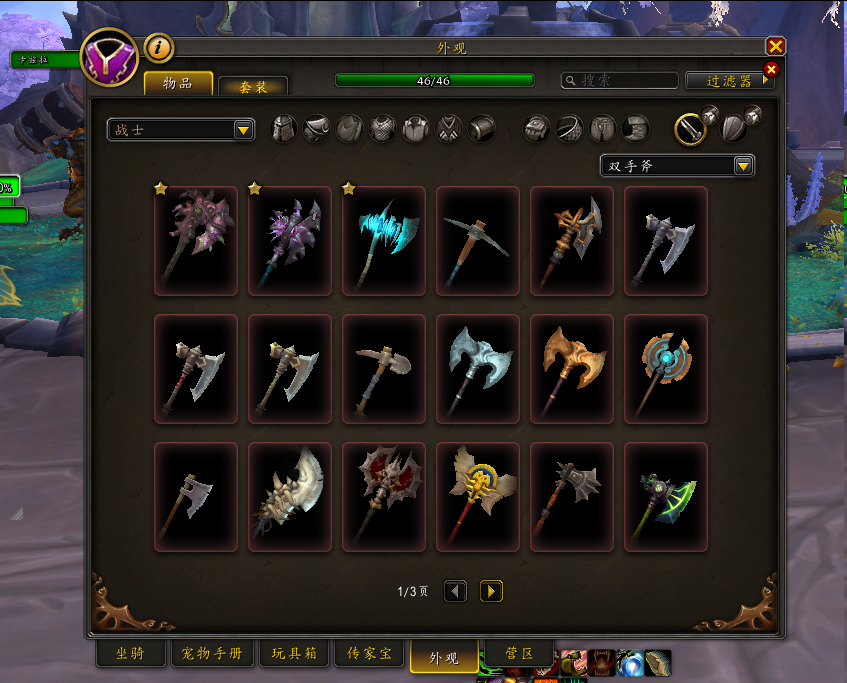Screen dimensions: 847x683
Task: Click the 搜索 search field
Action: point(620,81)
